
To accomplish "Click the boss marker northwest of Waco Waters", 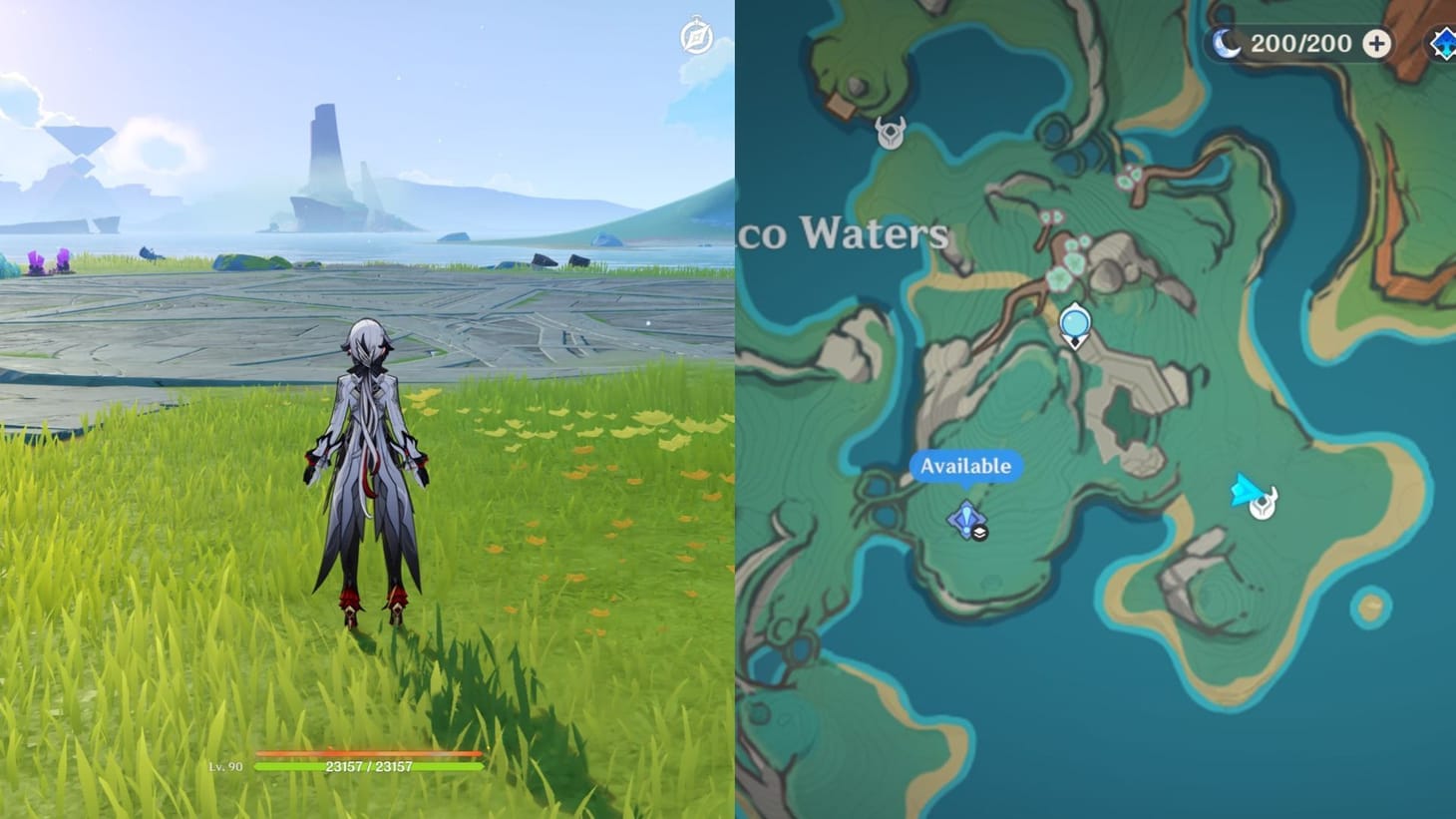I will pyautogui.click(x=891, y=134).
